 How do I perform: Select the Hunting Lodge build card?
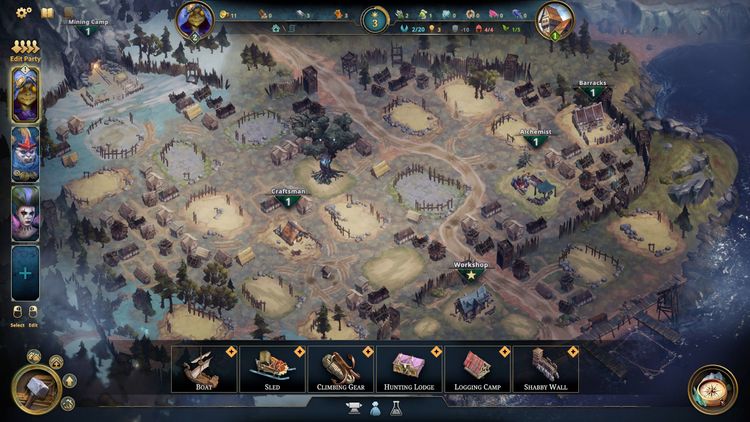(x=408, y=369)
